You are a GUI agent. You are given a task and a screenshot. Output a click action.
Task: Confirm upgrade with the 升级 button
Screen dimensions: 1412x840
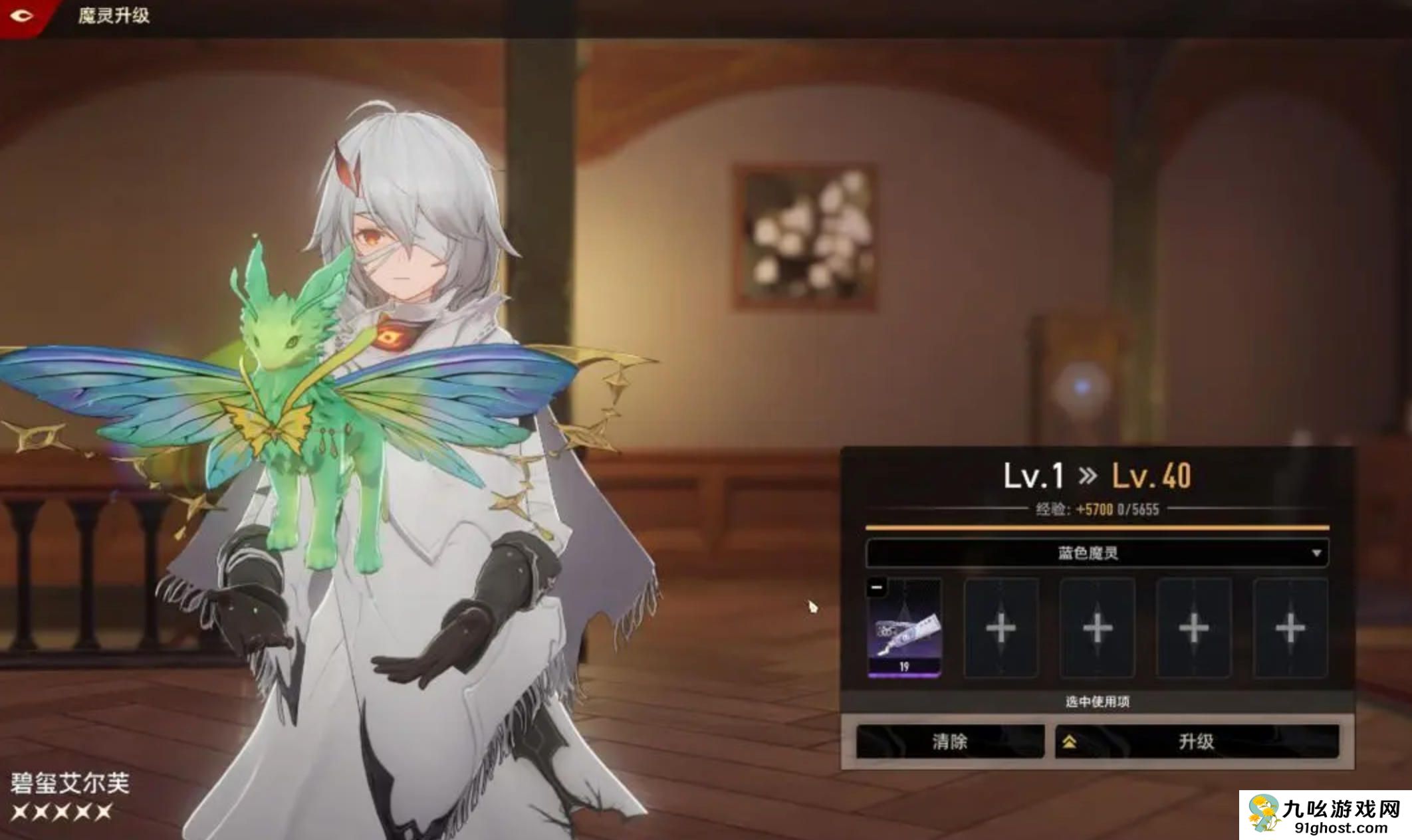click(x=1196, y=741)
